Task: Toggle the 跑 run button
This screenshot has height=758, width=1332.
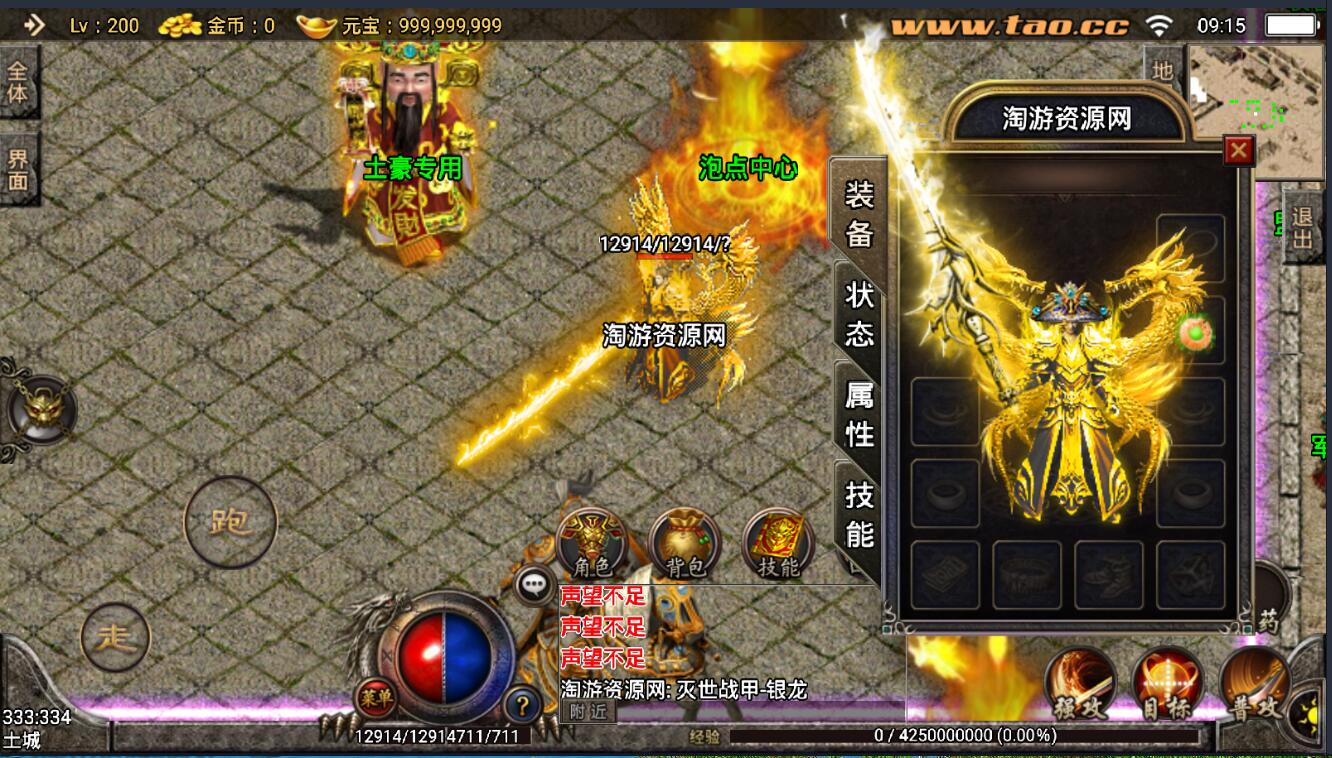Action: (230, 522)
